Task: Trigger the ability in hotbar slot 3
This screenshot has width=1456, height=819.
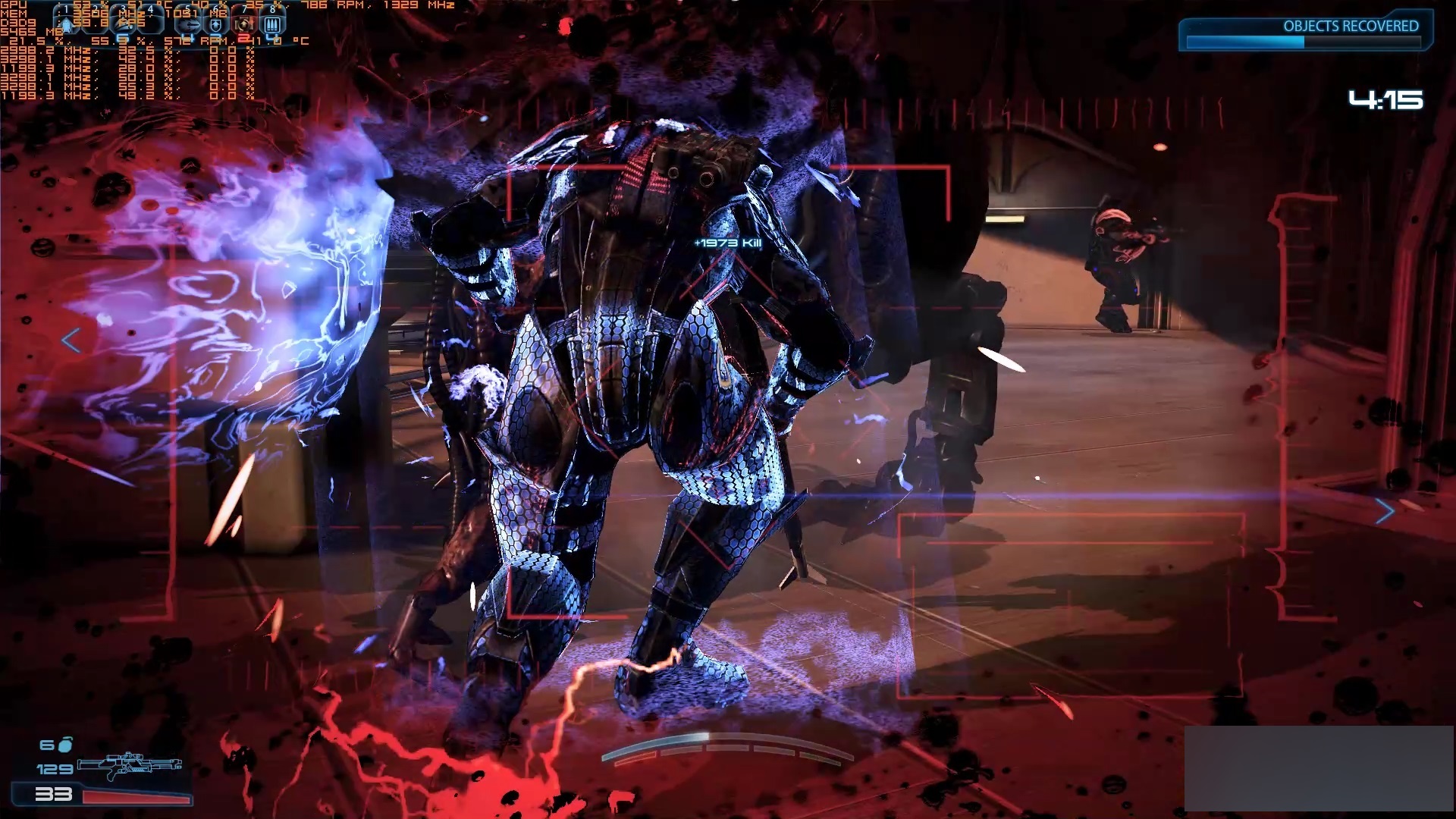Action: [124, 25]
